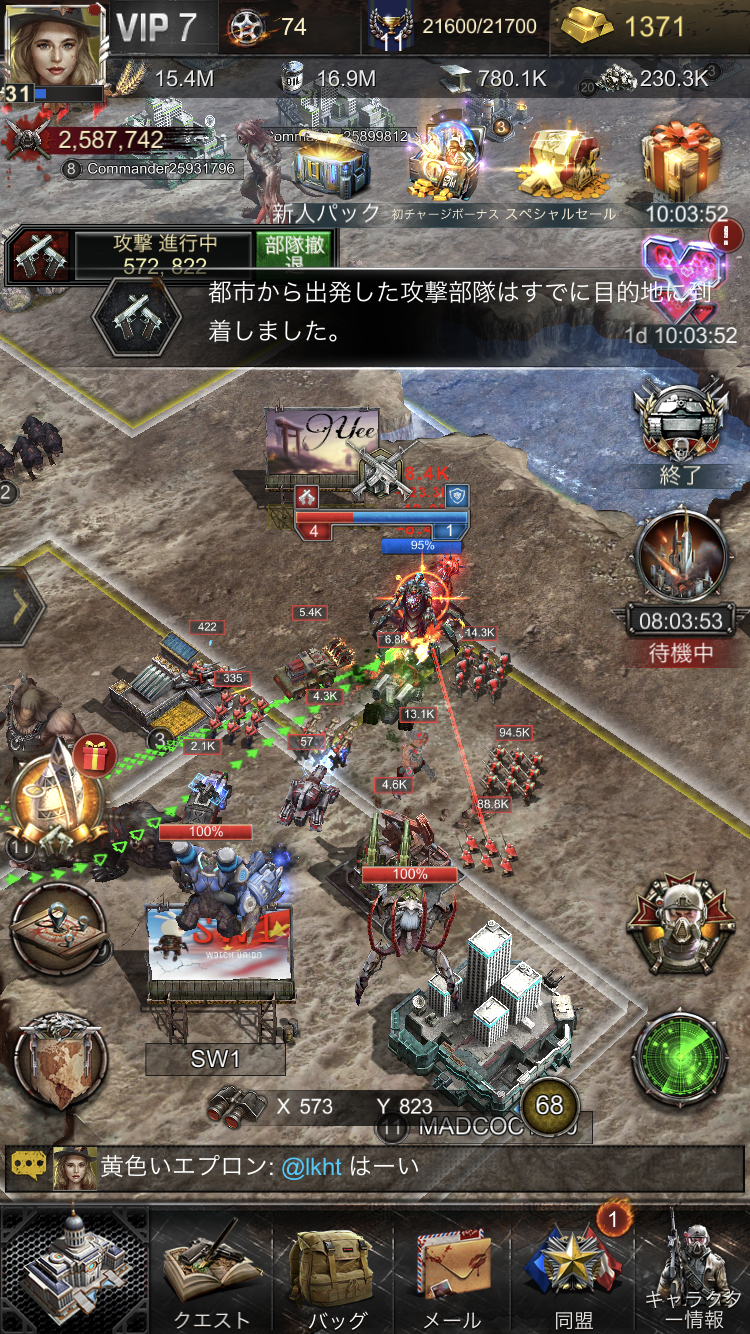Return to city via capitol building button
This screenshot has width=750, height=1334.
(75, 1268)
